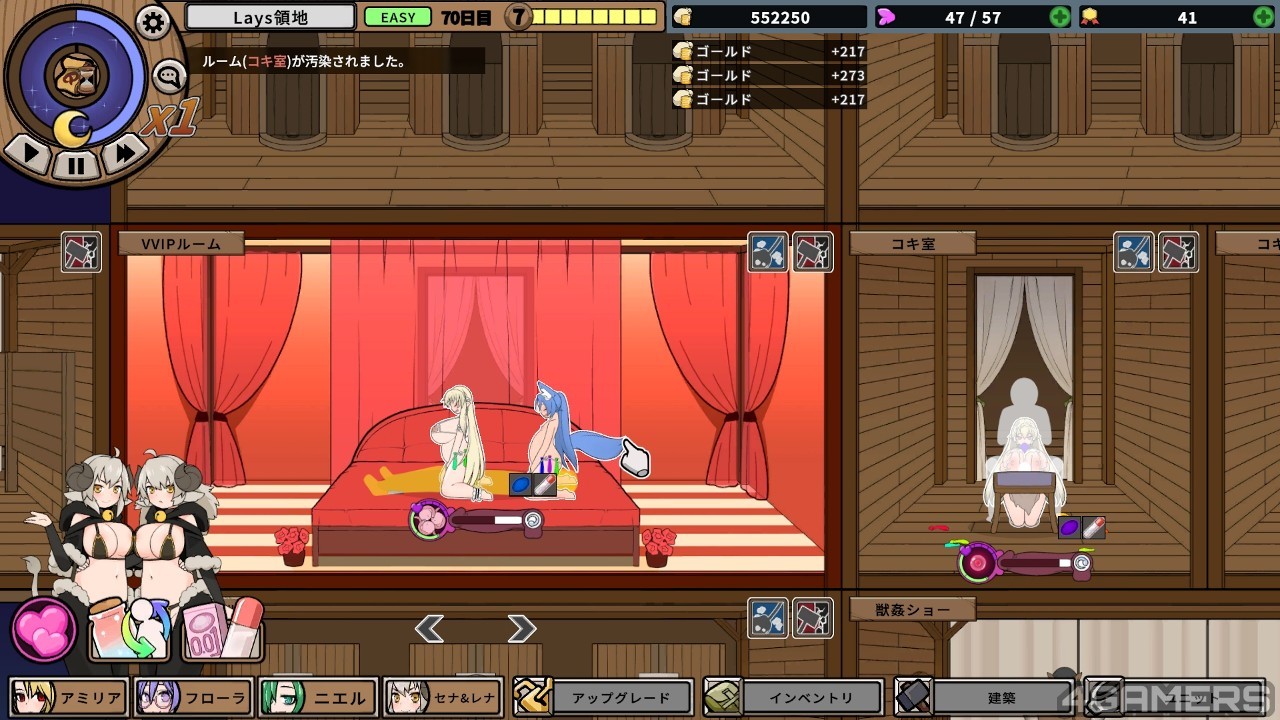
Task: Use the potion jar swap item
Action: tap(130, 630)
